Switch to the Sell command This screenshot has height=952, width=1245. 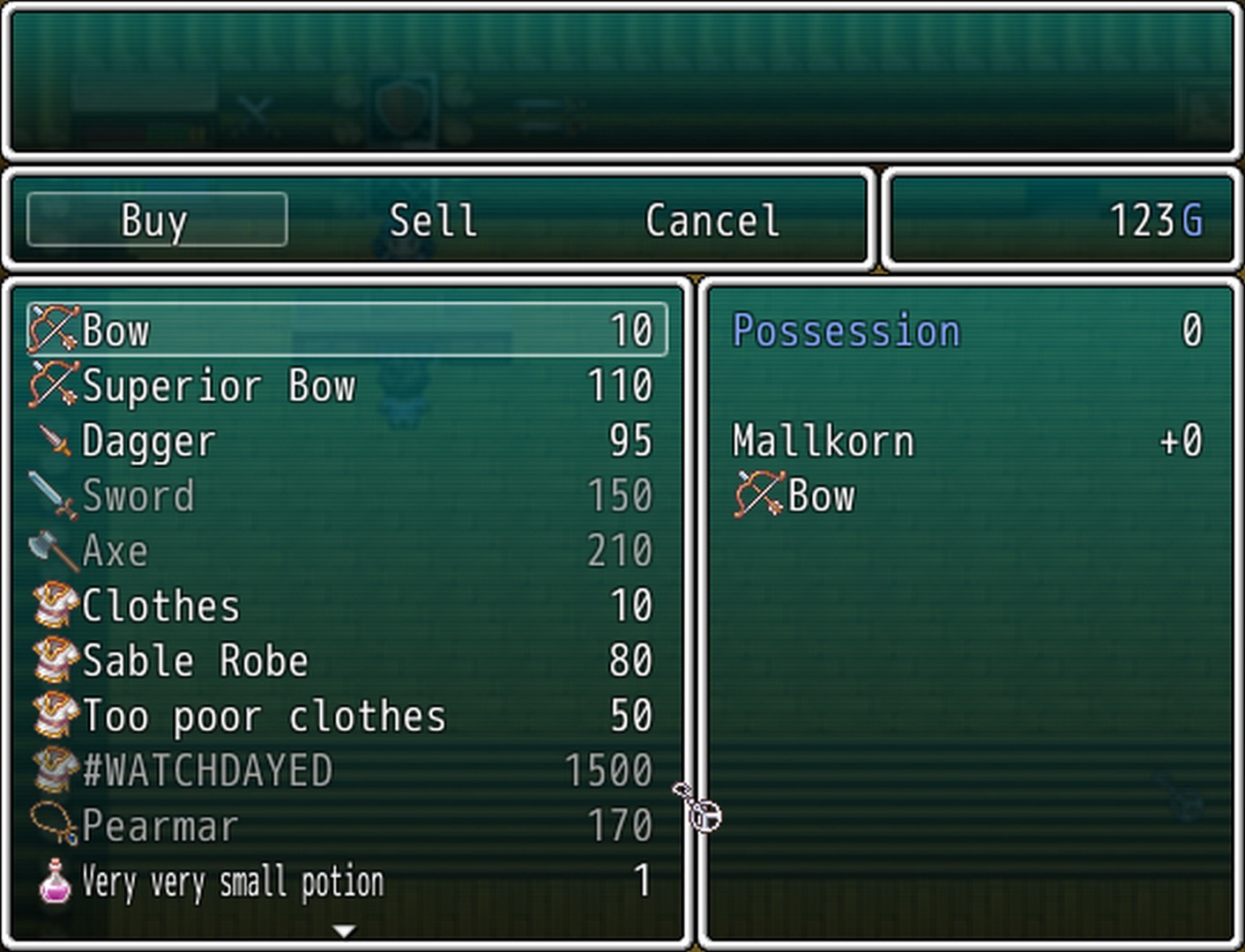pyautogui.click(x=433, y=219)
